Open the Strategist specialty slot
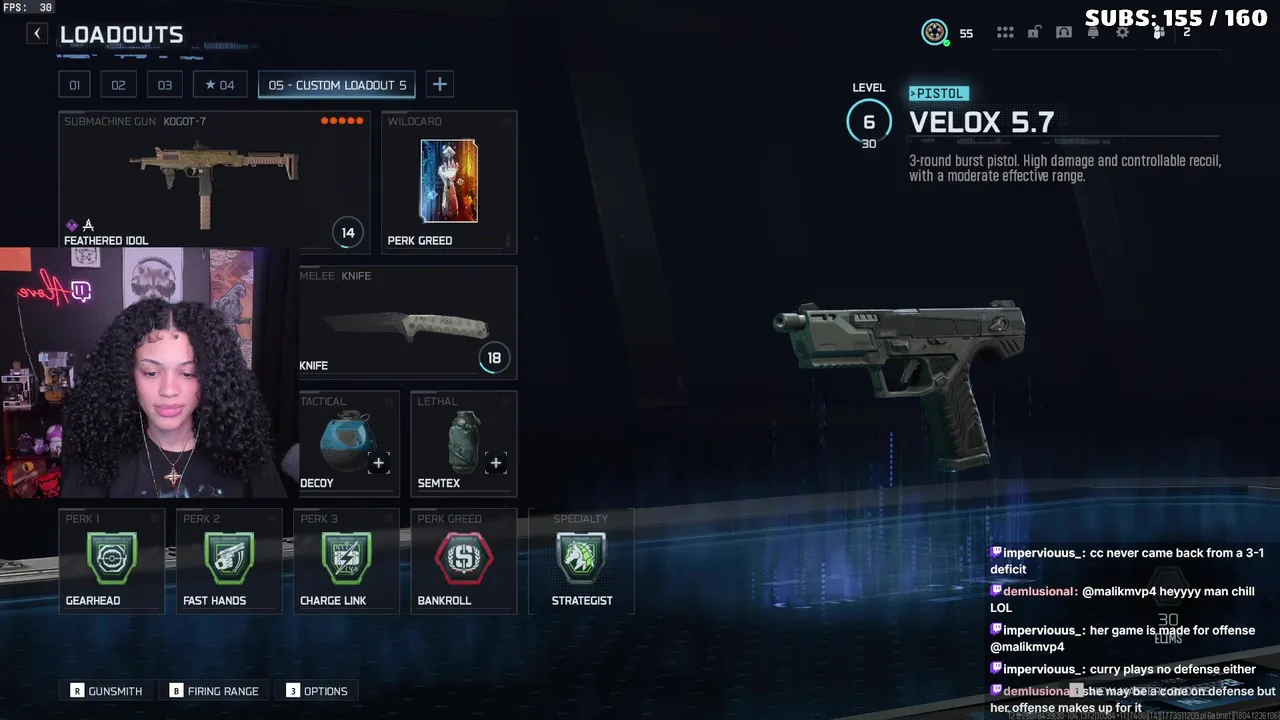 point(581,561)
